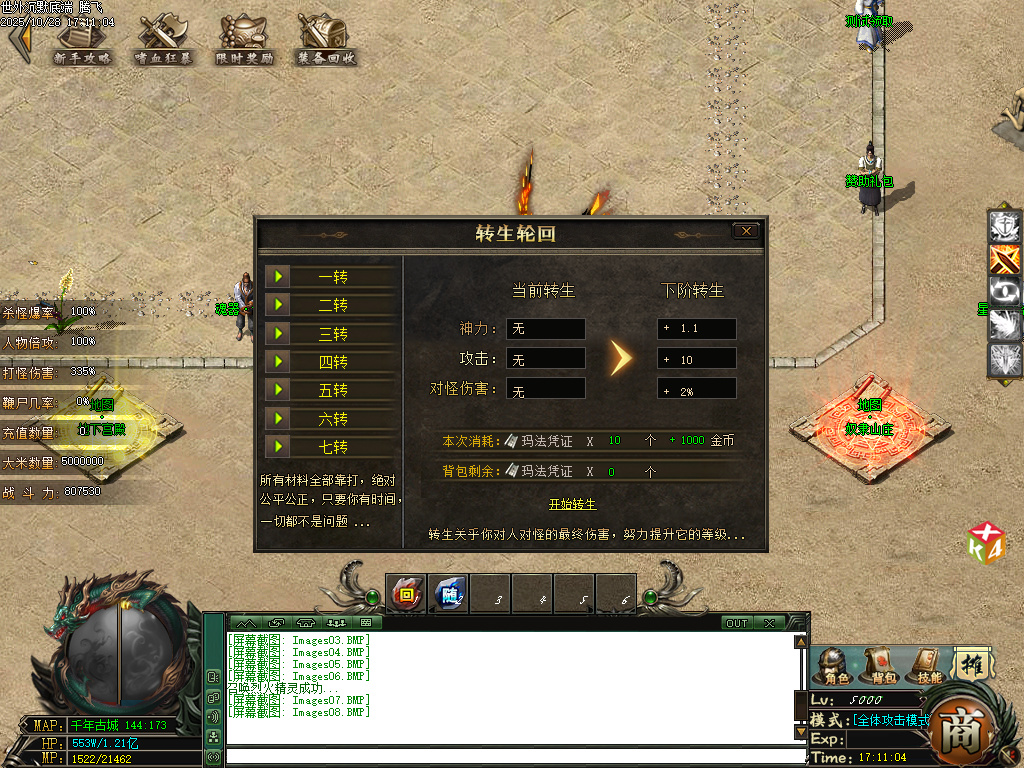Open the 背包 backpack
This screenshot has width=1024, height=768.
(878, 665)
